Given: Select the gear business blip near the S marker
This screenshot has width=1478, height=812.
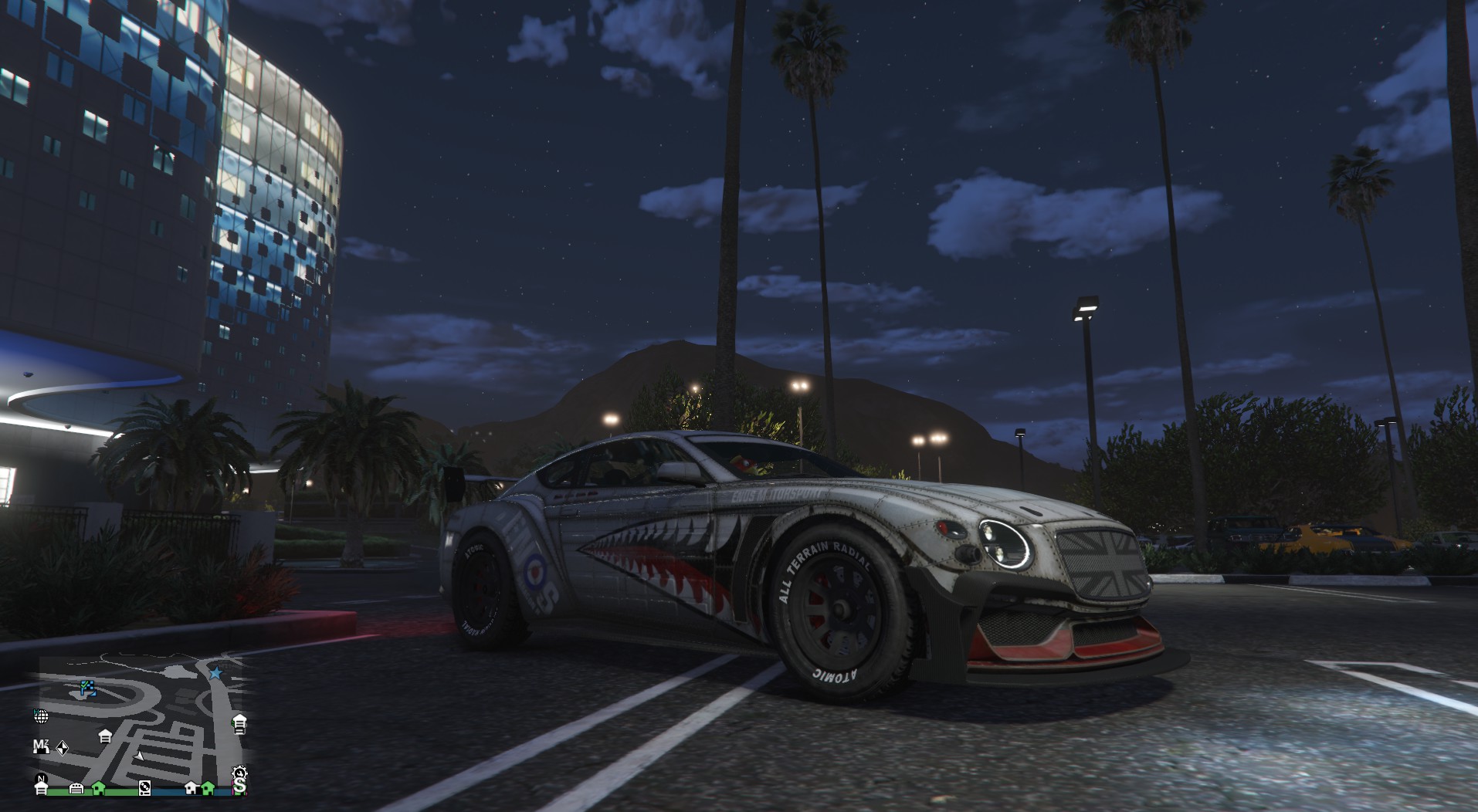Looking at the screenshot, I should coord(240,773).
